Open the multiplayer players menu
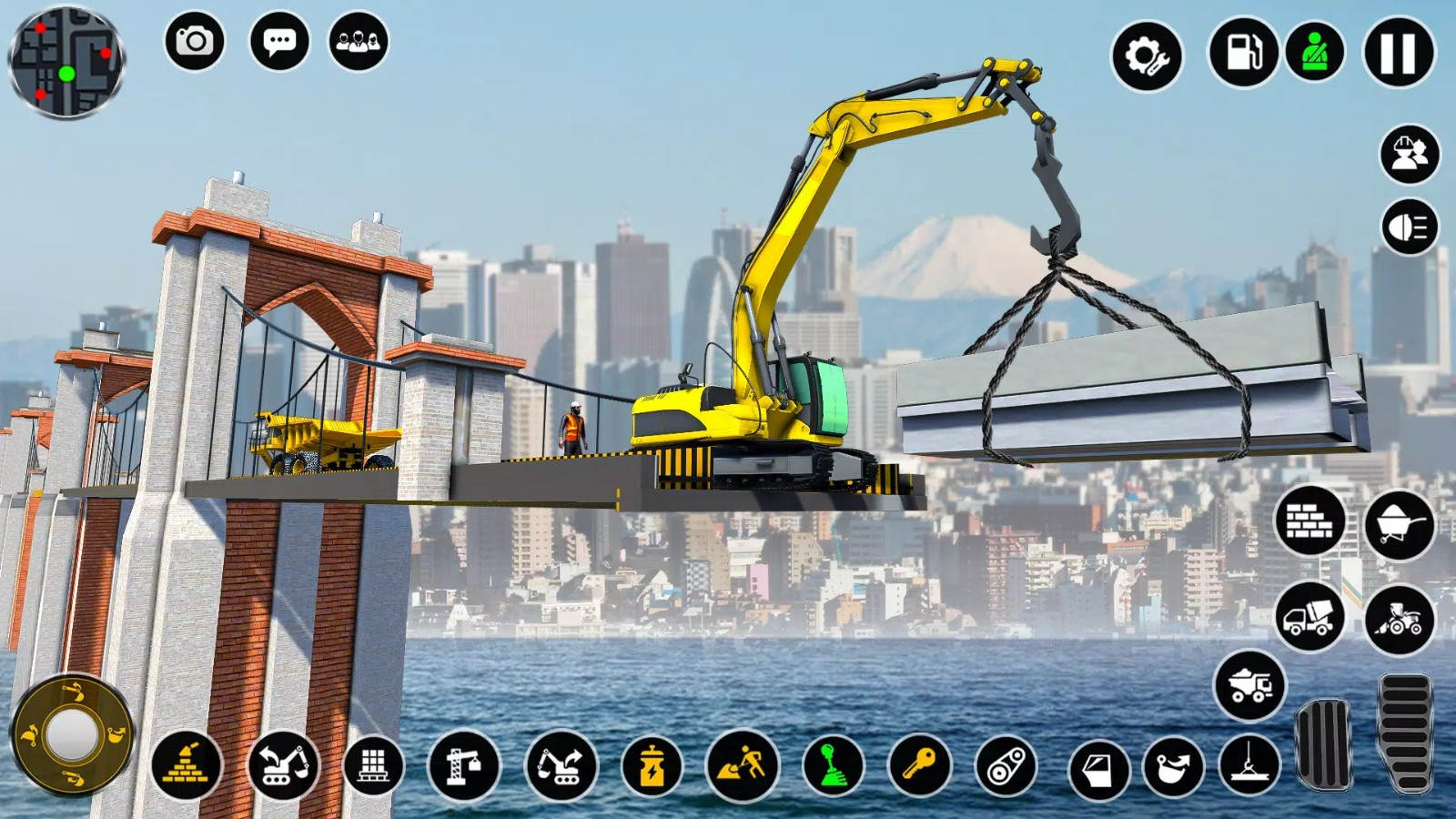 click(x=359, y=41)
